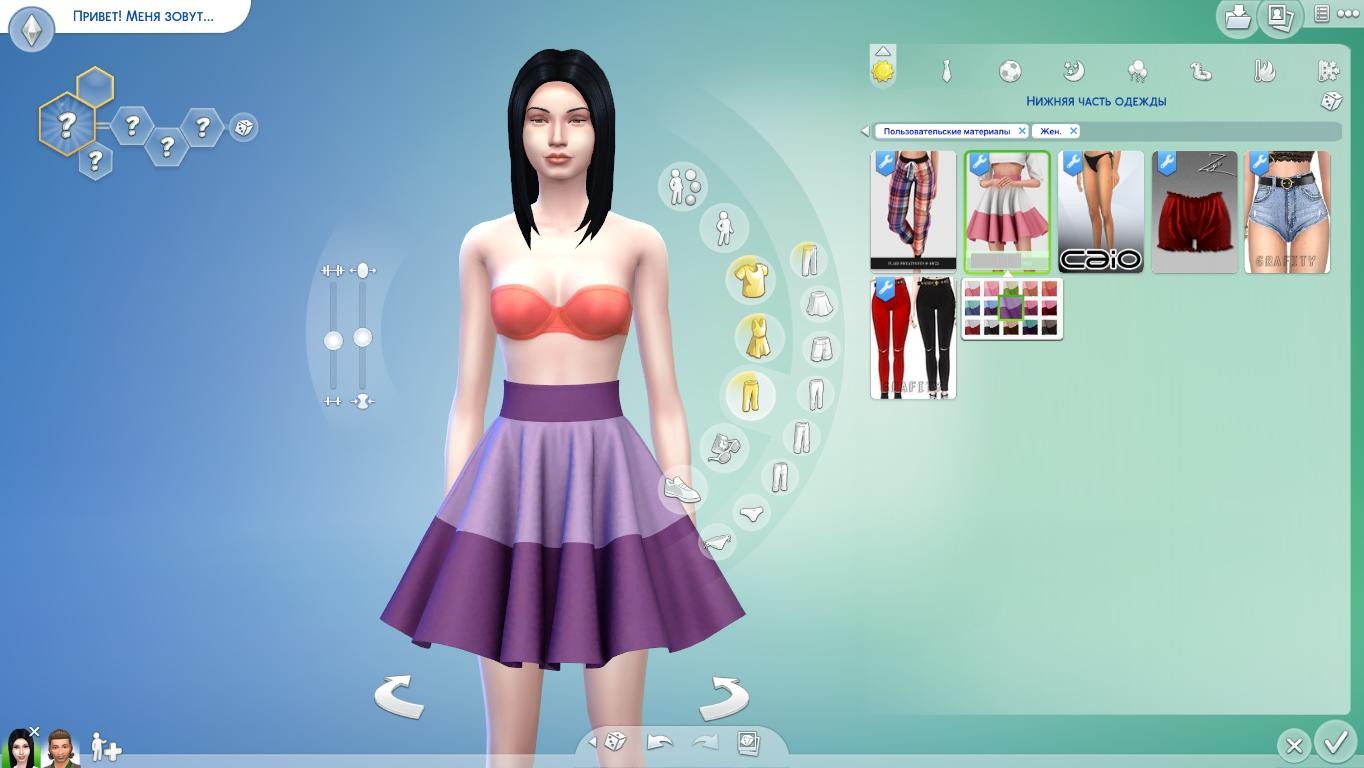Open the shoes category

tap(682, 489)
